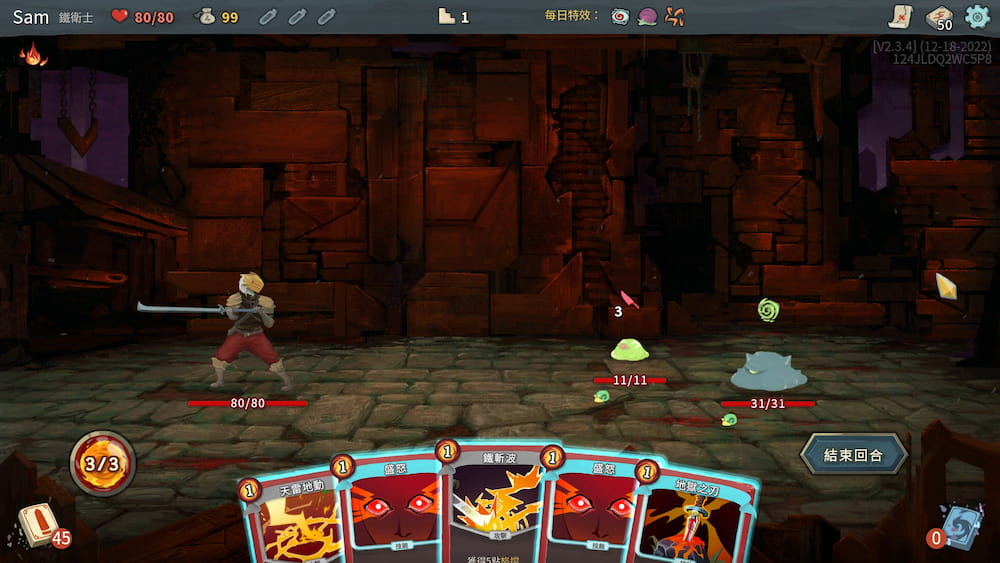Check the empty discard pile
Image resolution: width=1000 pixels, height=563 pixels.
tap(962, 525)
